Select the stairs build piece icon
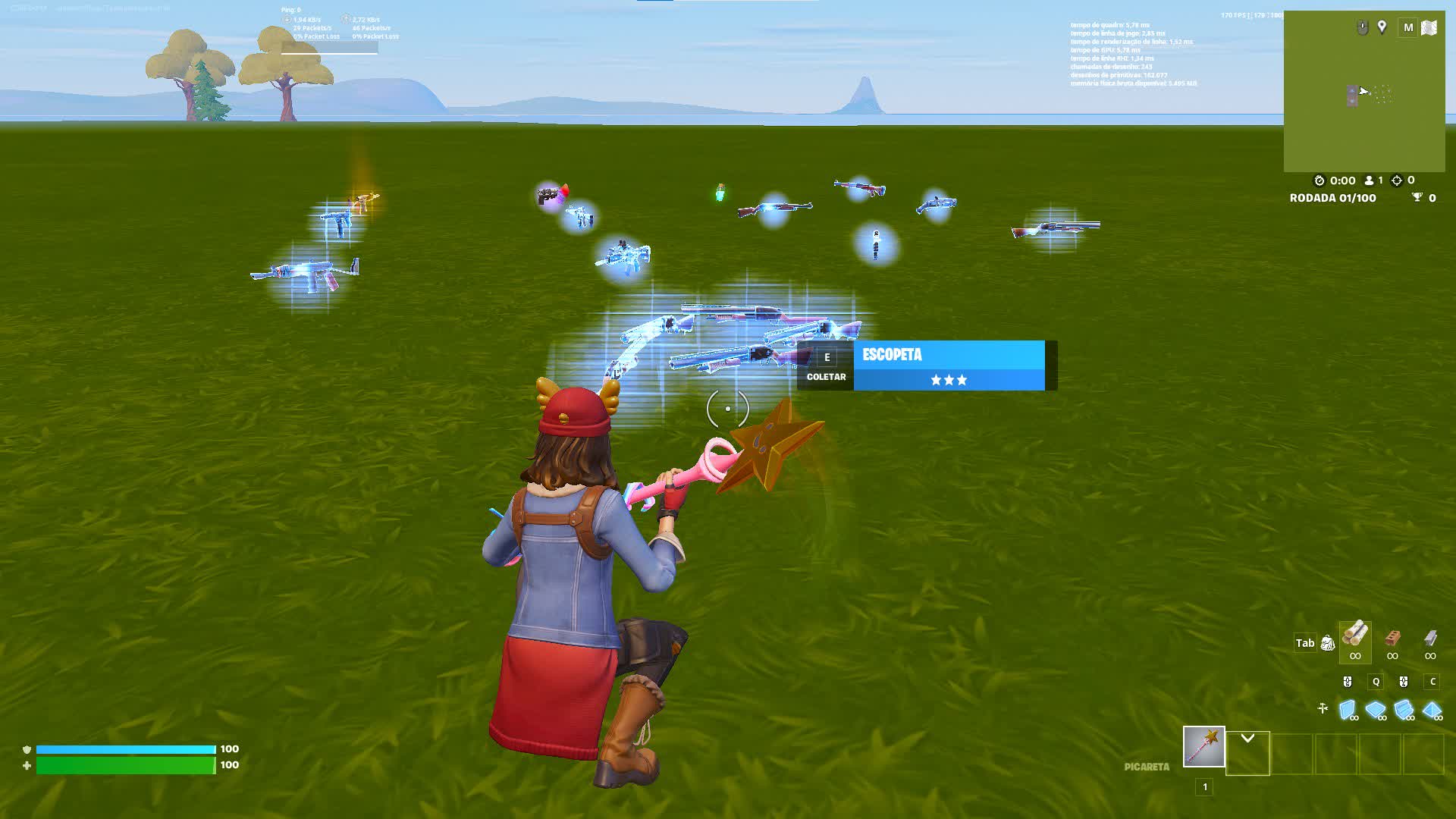Viewport: 1456px width, 819px height. [x=1404, y=708]
